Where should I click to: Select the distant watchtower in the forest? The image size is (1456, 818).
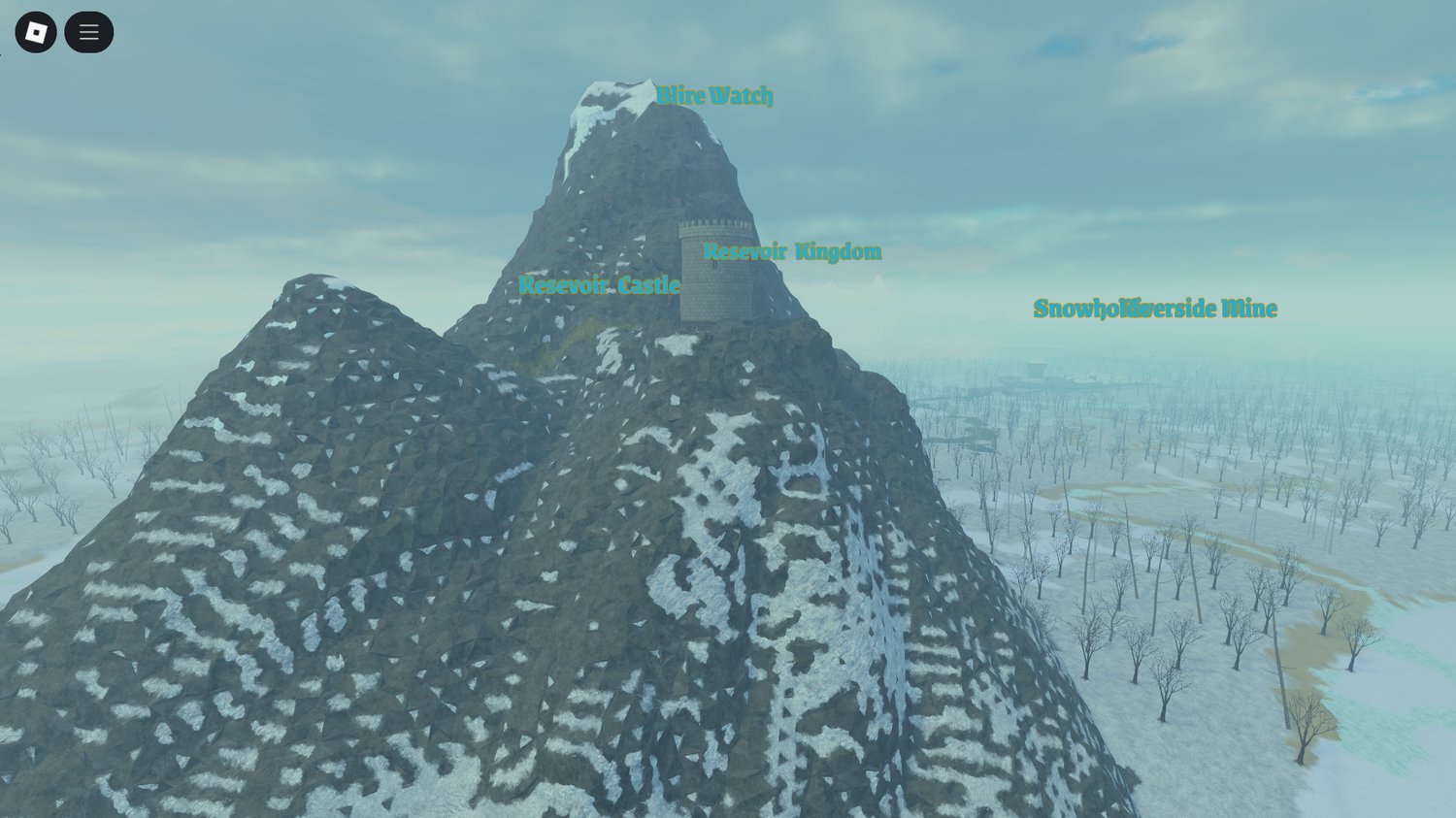1036,367
